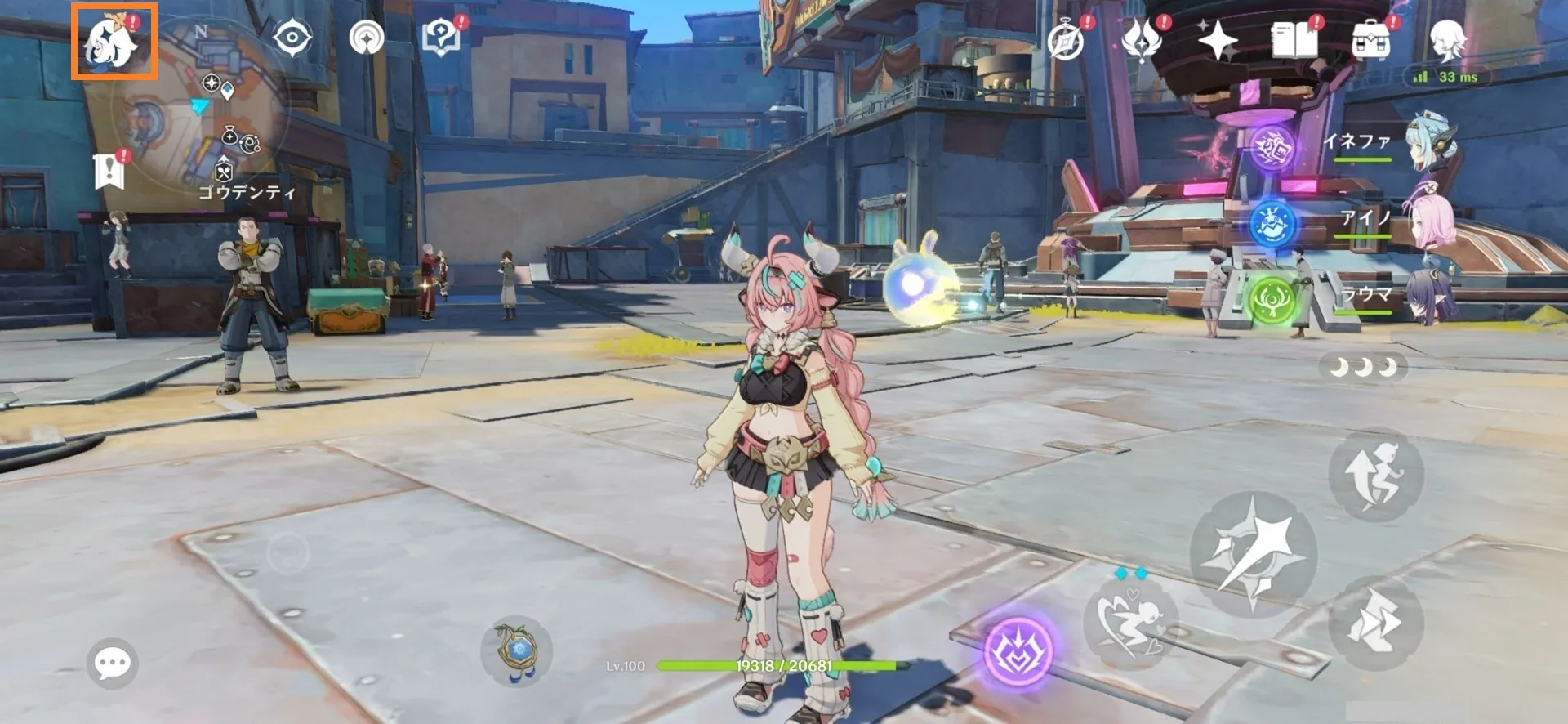Image resolution: width=1568 pixels, height=724 pixels.
Task: Open the character profile head icon
Action: (1447, 38)
